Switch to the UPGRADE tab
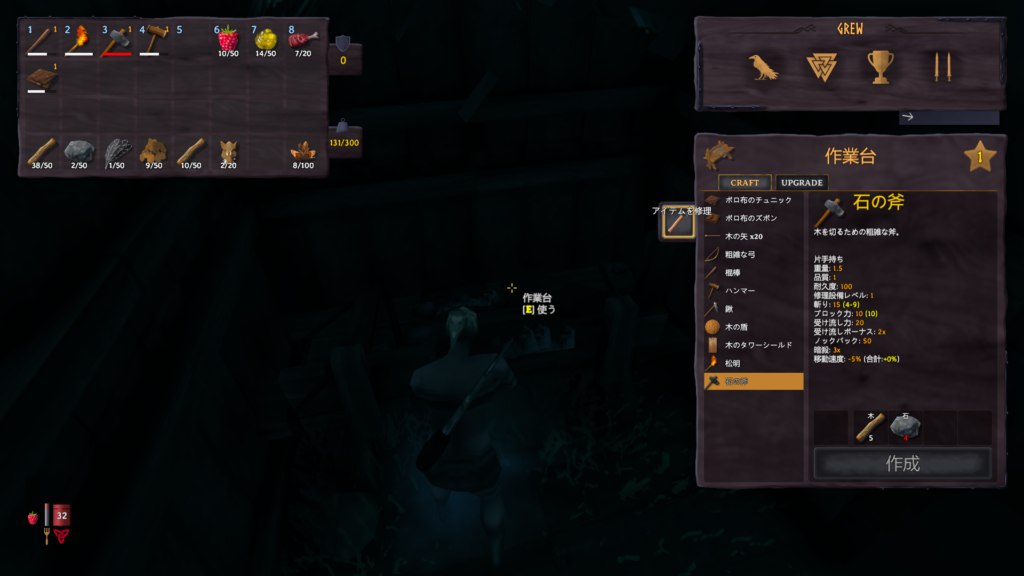This screenshot has height=576, width=1024. pos(801,183)
